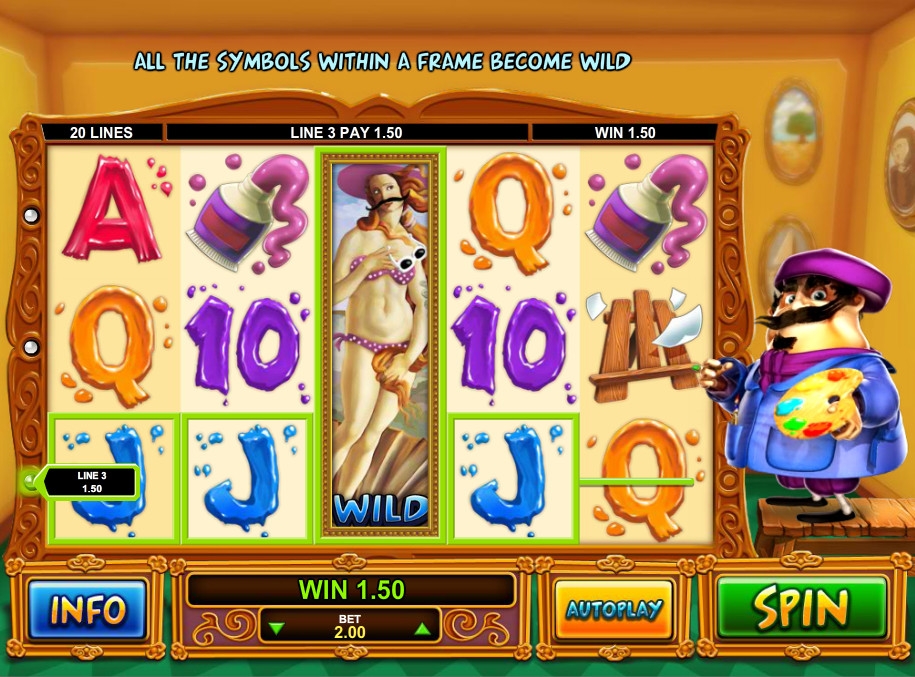The height and width of the screenshot is (677, 915).
Task: Start the AUTOPLAY mode
Action: pyautogui.click(x=614, y=609)
